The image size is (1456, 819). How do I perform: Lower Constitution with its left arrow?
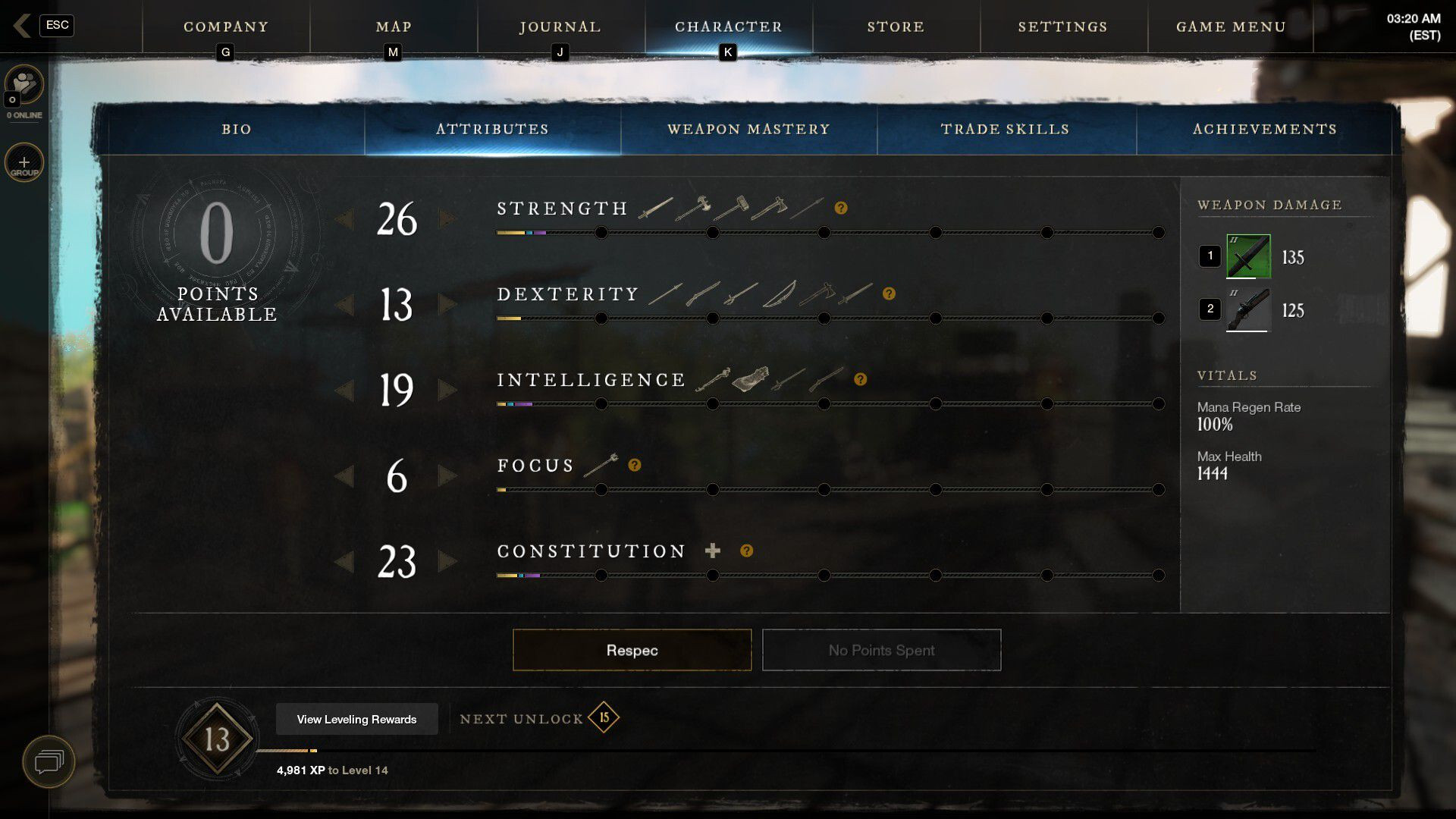pyautogui.click(x=344, y=562)
